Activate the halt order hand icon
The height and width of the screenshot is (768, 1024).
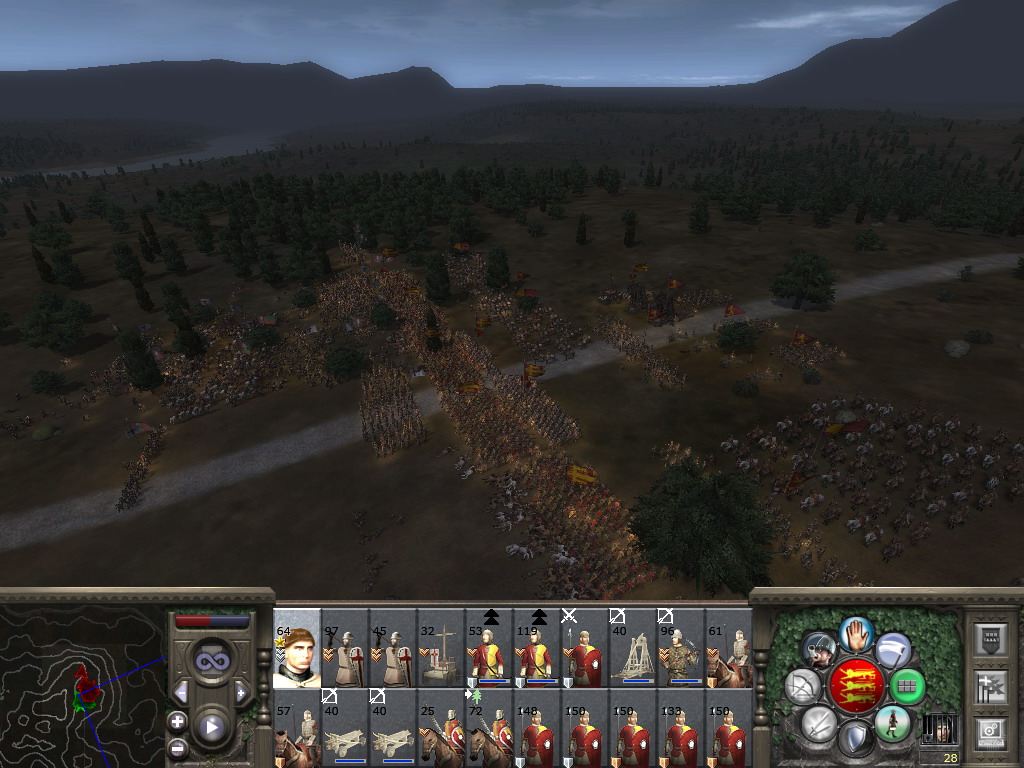click(856, 633)
